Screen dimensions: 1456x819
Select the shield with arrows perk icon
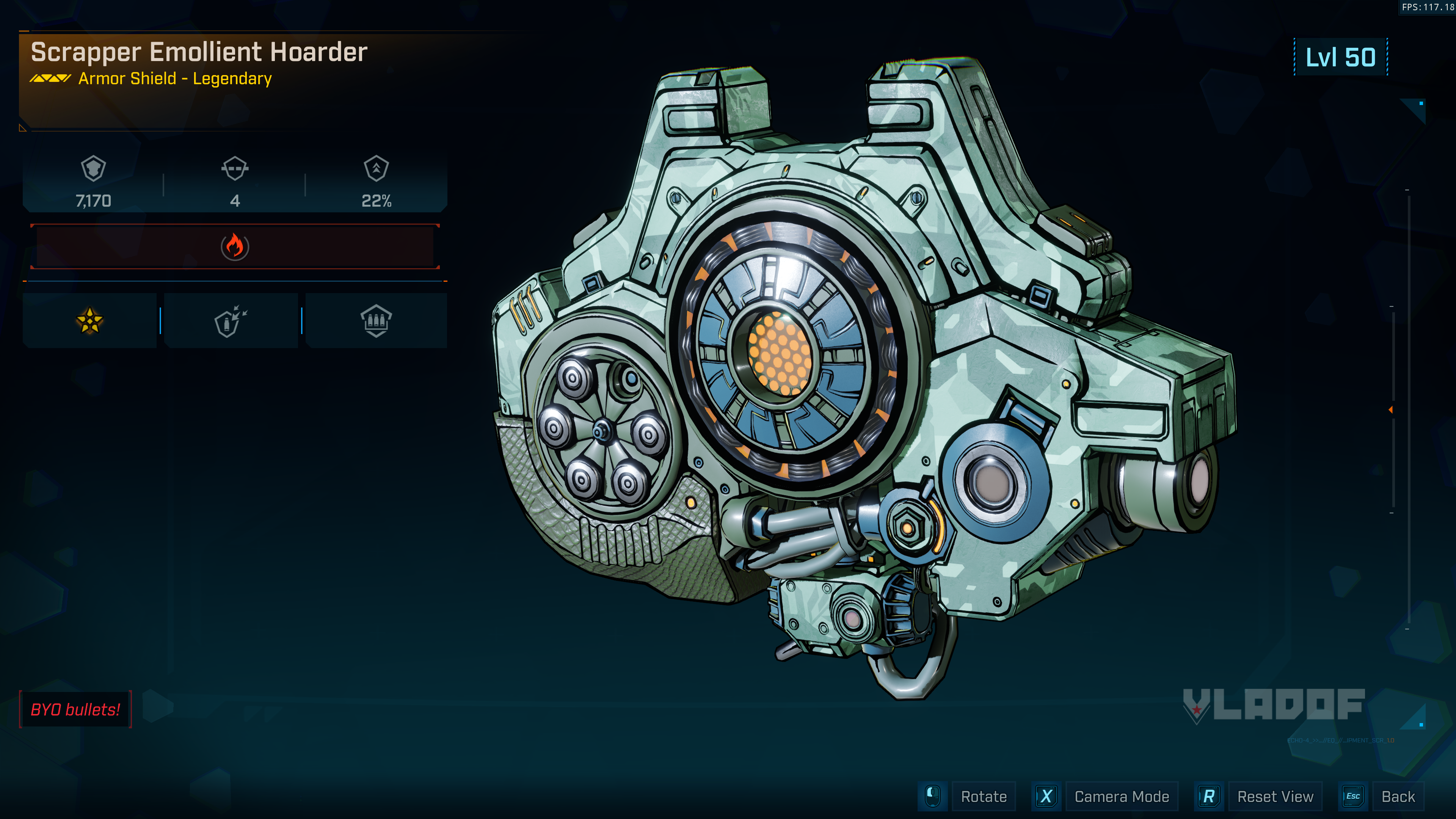231,321
